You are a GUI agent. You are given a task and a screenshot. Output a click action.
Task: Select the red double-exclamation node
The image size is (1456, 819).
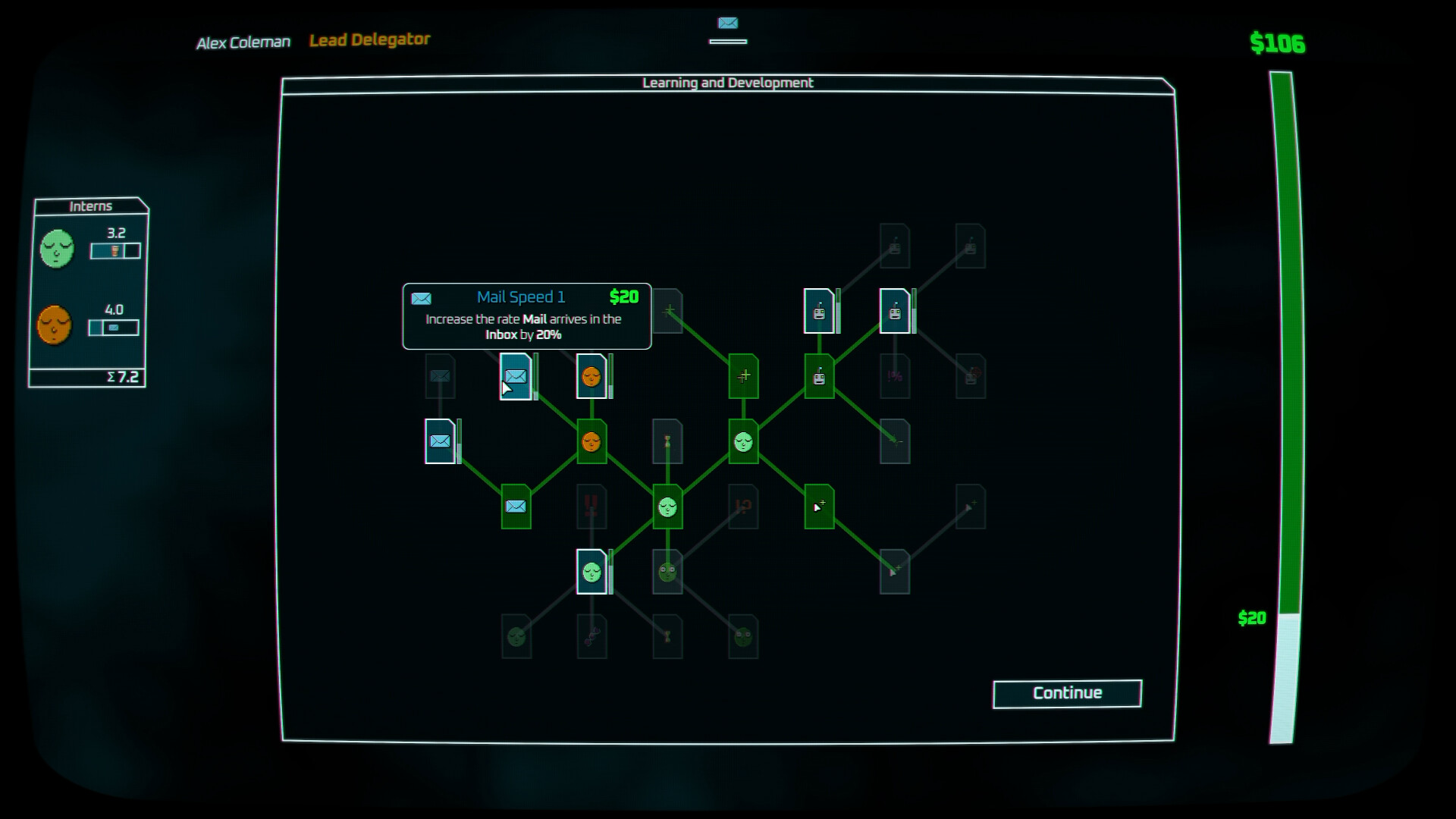pyautogui.click(x=591, y=507)
